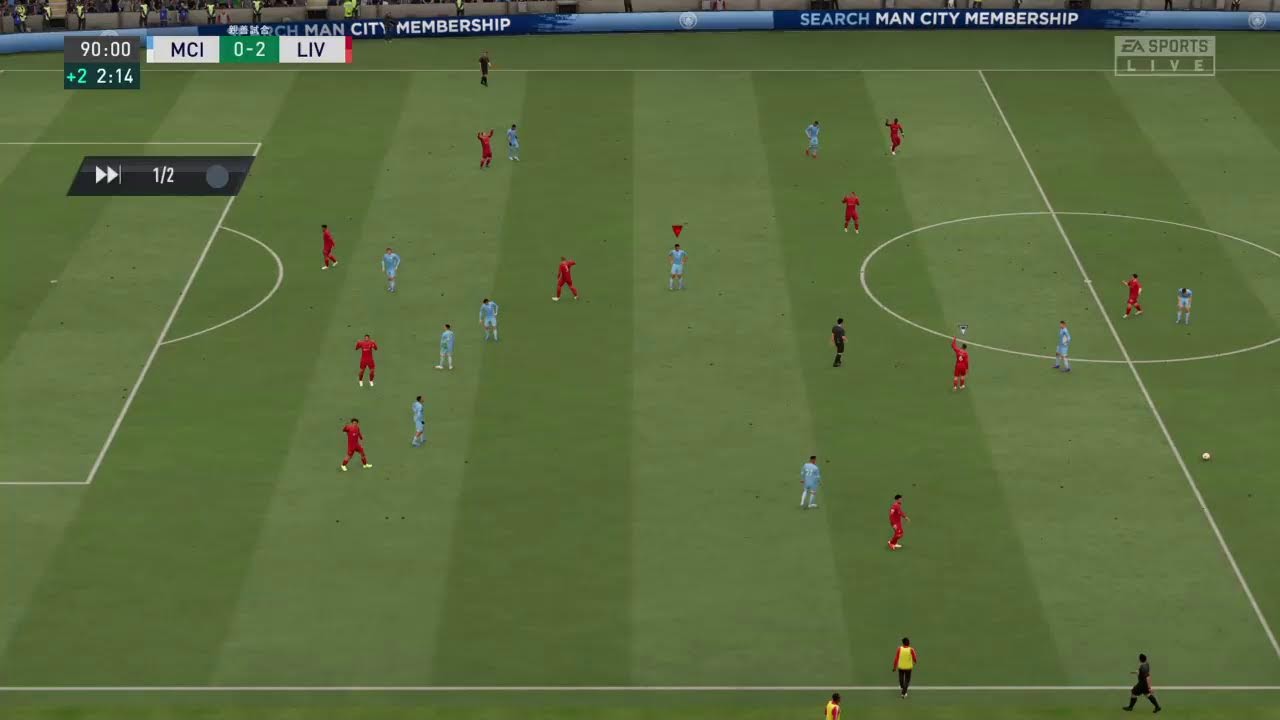Viewport: 1280px width, 720px height.
Task: Click the fast-forward arrows icon
Action: coord(107,176)
